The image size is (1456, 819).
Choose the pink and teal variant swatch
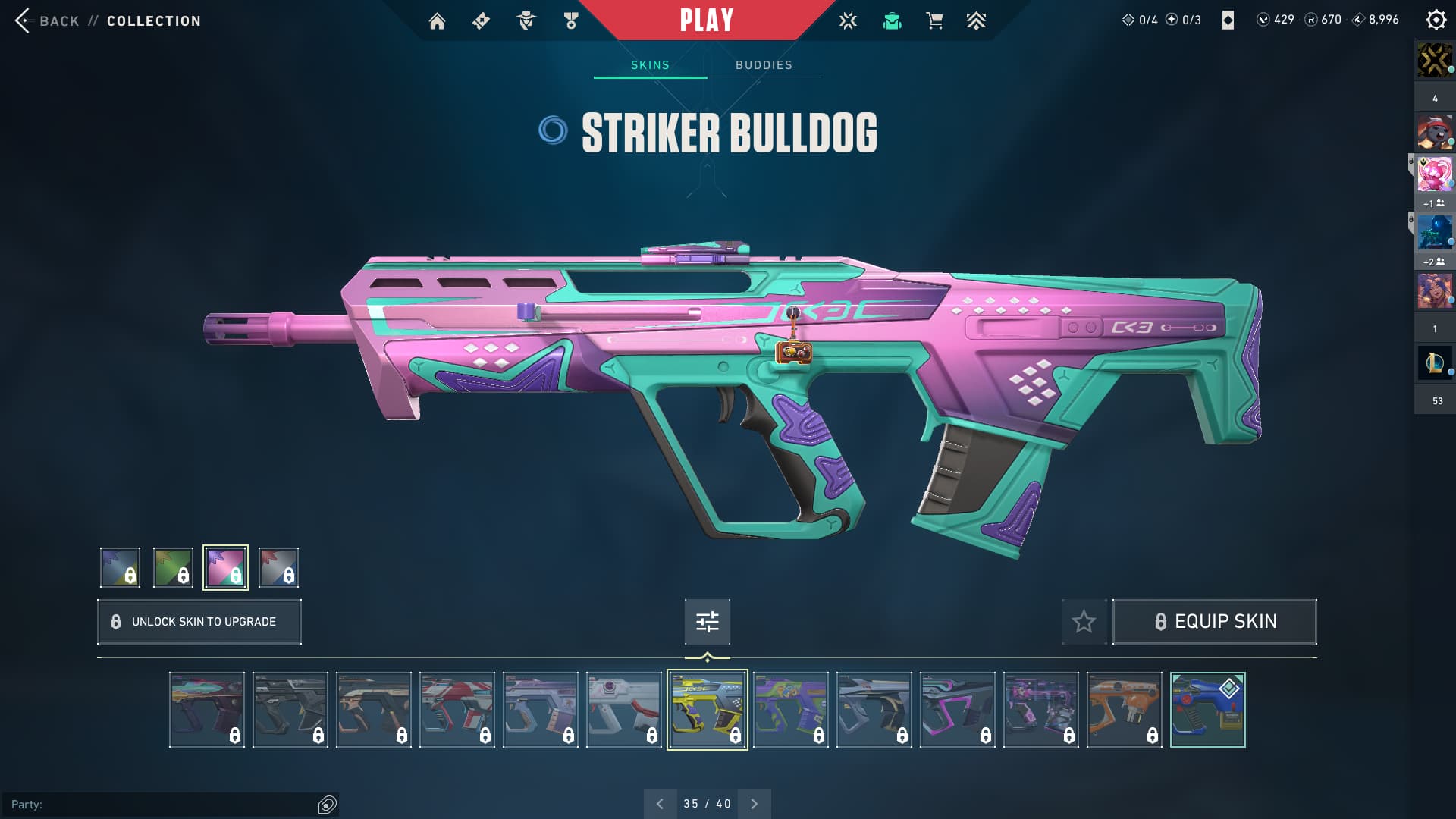pos(225,567)
